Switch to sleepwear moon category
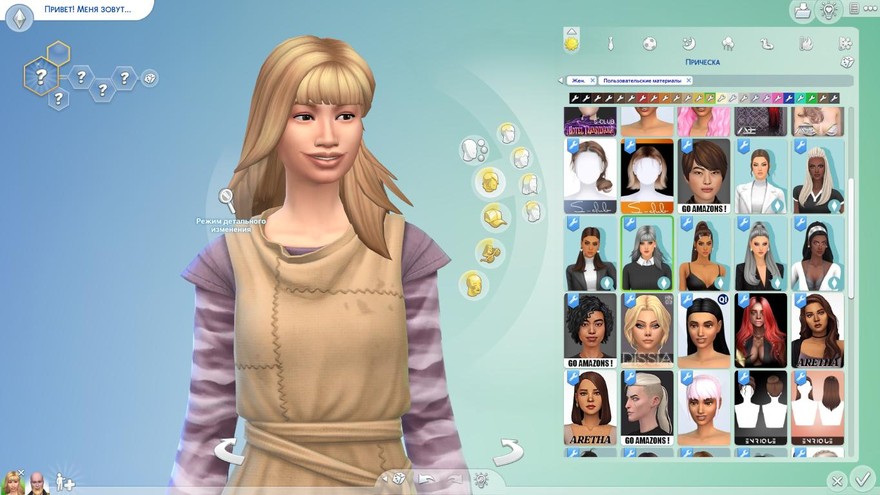880x495 pixels. pos(688,44)
